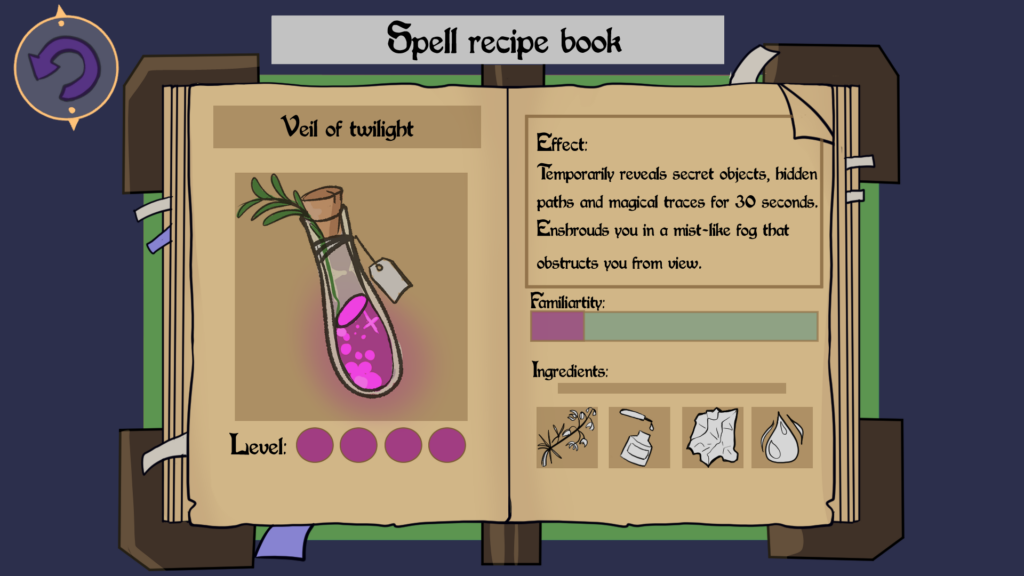Choose the crumpled paper ingredient
This screenshot has width=1024, height=576.
[x=712, y=437]
